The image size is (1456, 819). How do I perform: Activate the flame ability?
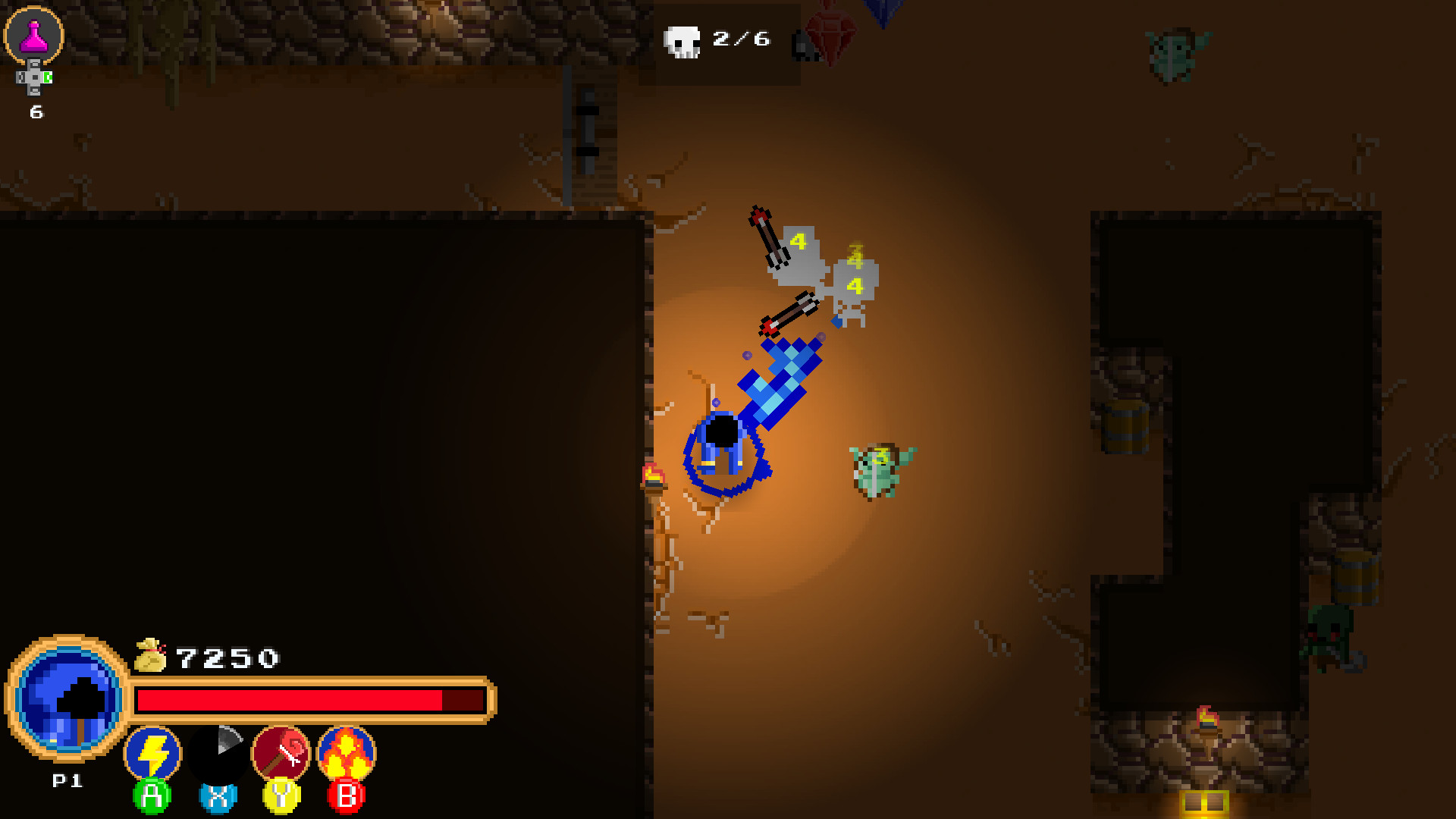tap(347, 751)
